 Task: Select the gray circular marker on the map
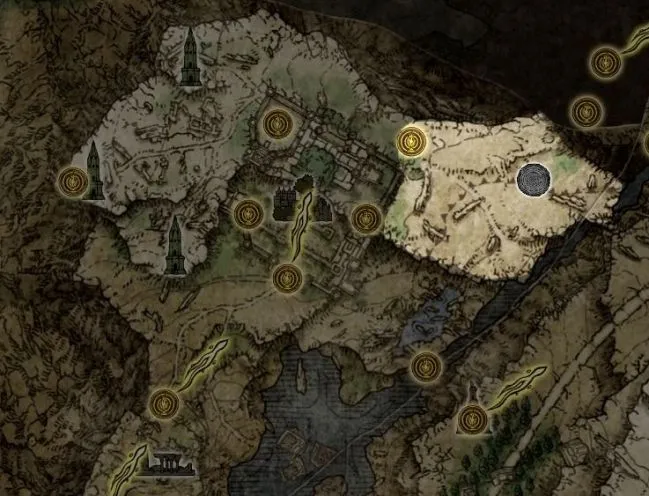[x=534, y=180]
